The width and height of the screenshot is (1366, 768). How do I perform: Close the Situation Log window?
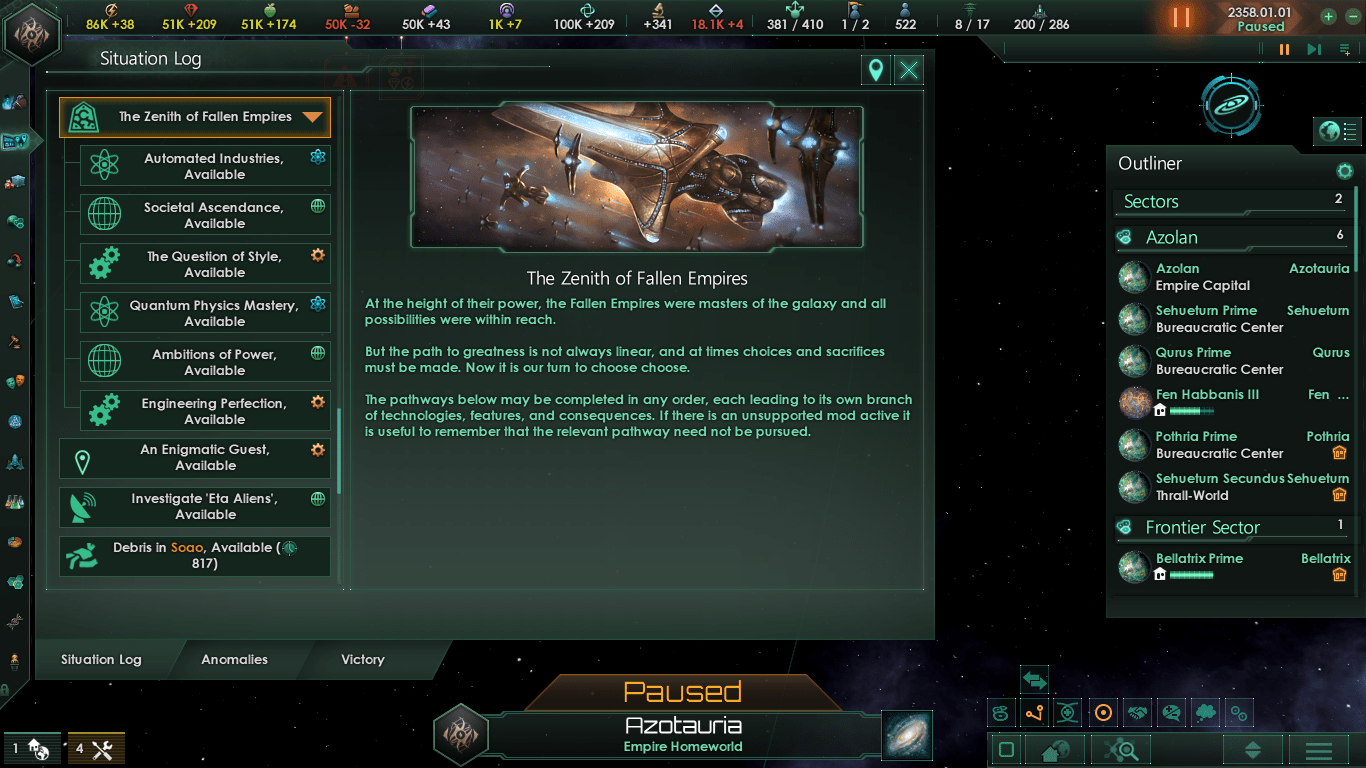coord(908,70)
